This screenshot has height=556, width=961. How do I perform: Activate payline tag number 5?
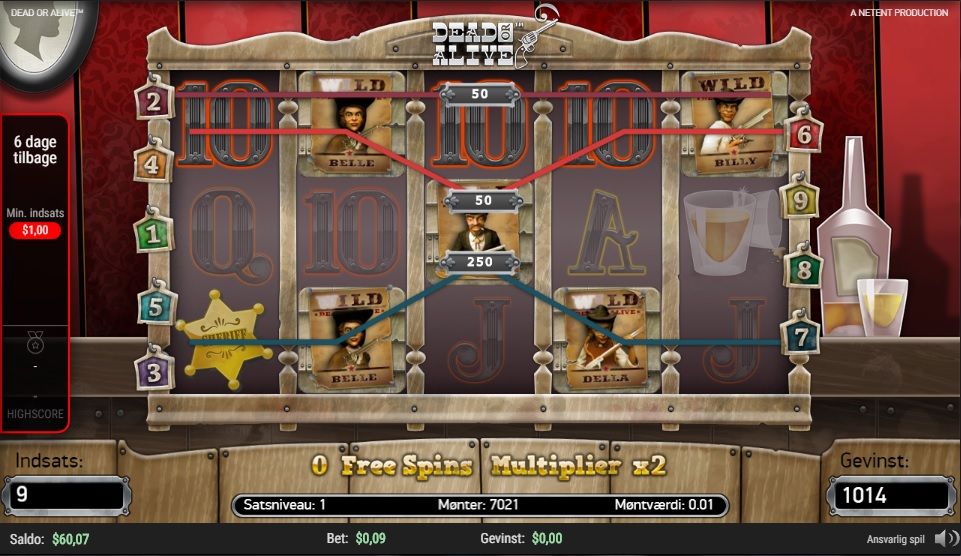[155, 306]
